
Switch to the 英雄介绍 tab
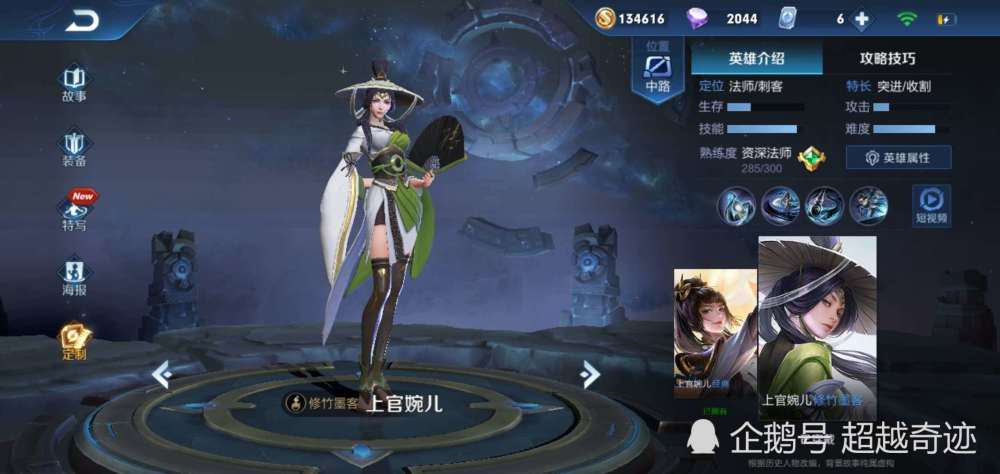[x=756, y=58]
